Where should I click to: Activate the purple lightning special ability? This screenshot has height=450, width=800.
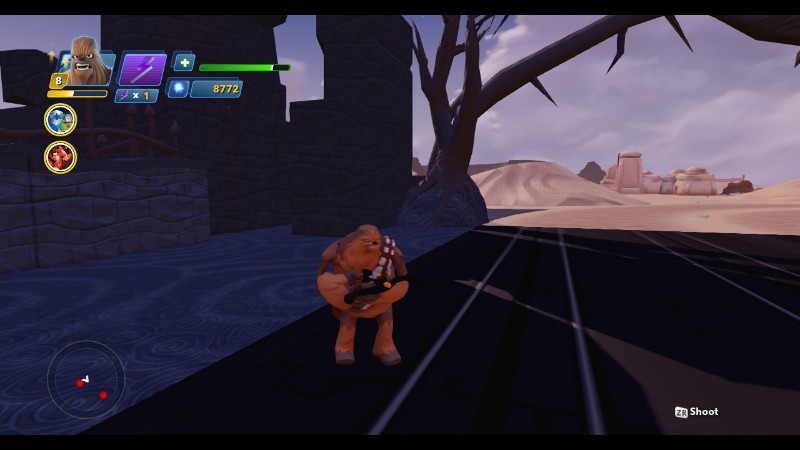pyautogui.click(x=142, y=69)
